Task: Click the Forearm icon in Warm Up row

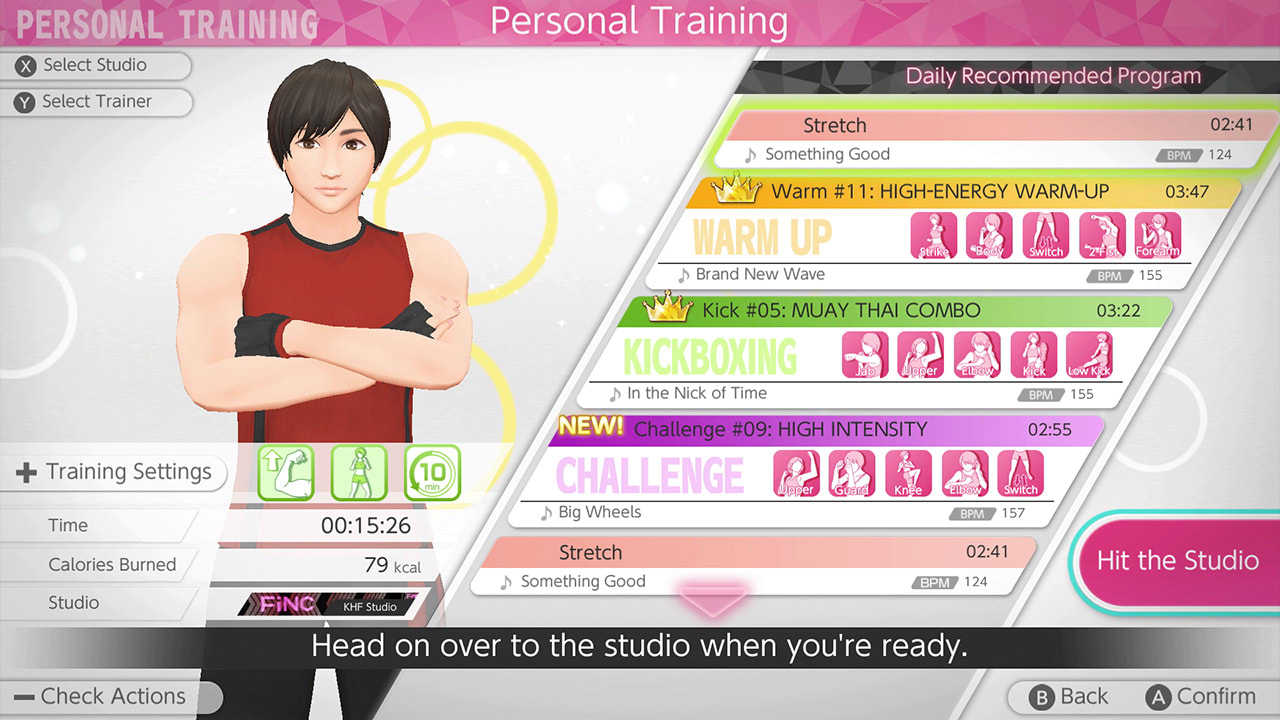Action: (1159, 235)
